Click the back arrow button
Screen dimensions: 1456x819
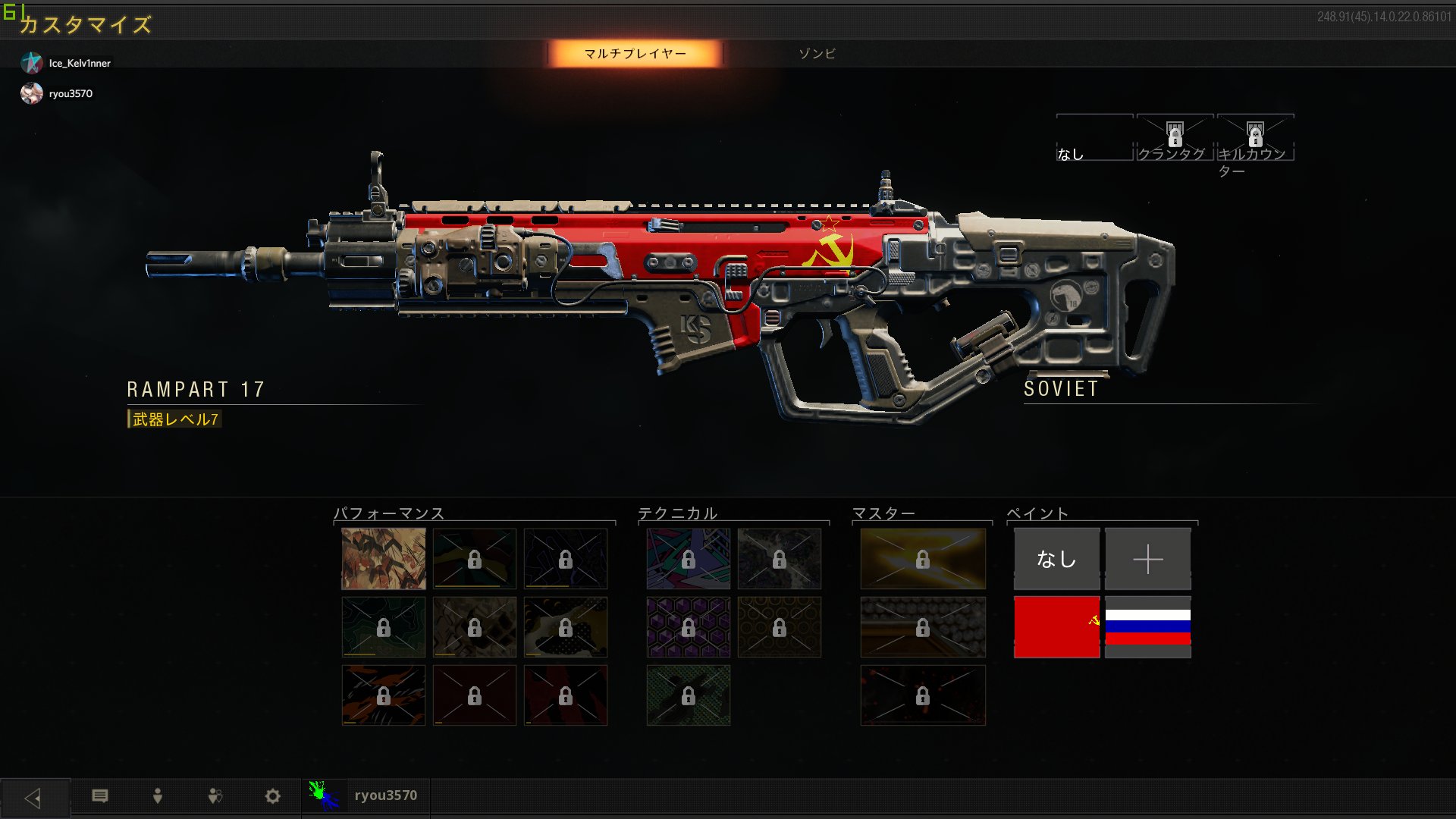(34, 797)
